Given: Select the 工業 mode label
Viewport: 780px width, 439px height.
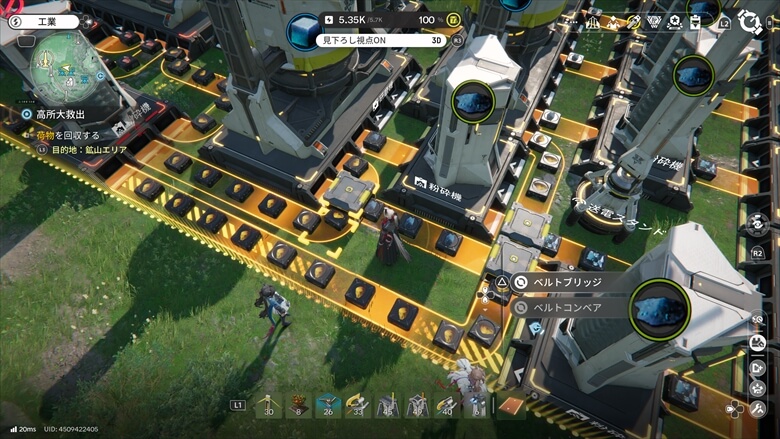Looking at the screenshot, I should coord(46,21).
